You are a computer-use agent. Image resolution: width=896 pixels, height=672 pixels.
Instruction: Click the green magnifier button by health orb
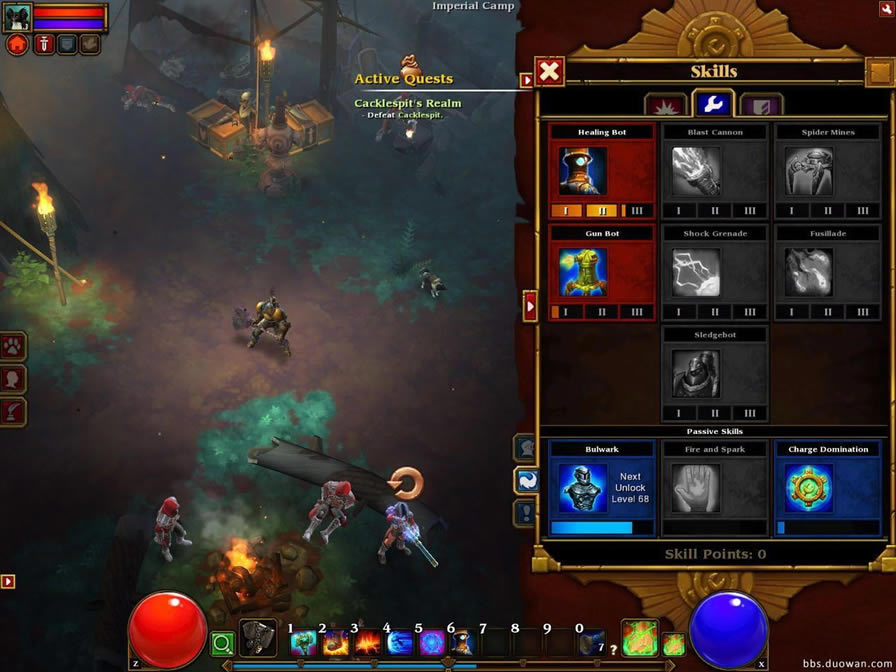222,645
